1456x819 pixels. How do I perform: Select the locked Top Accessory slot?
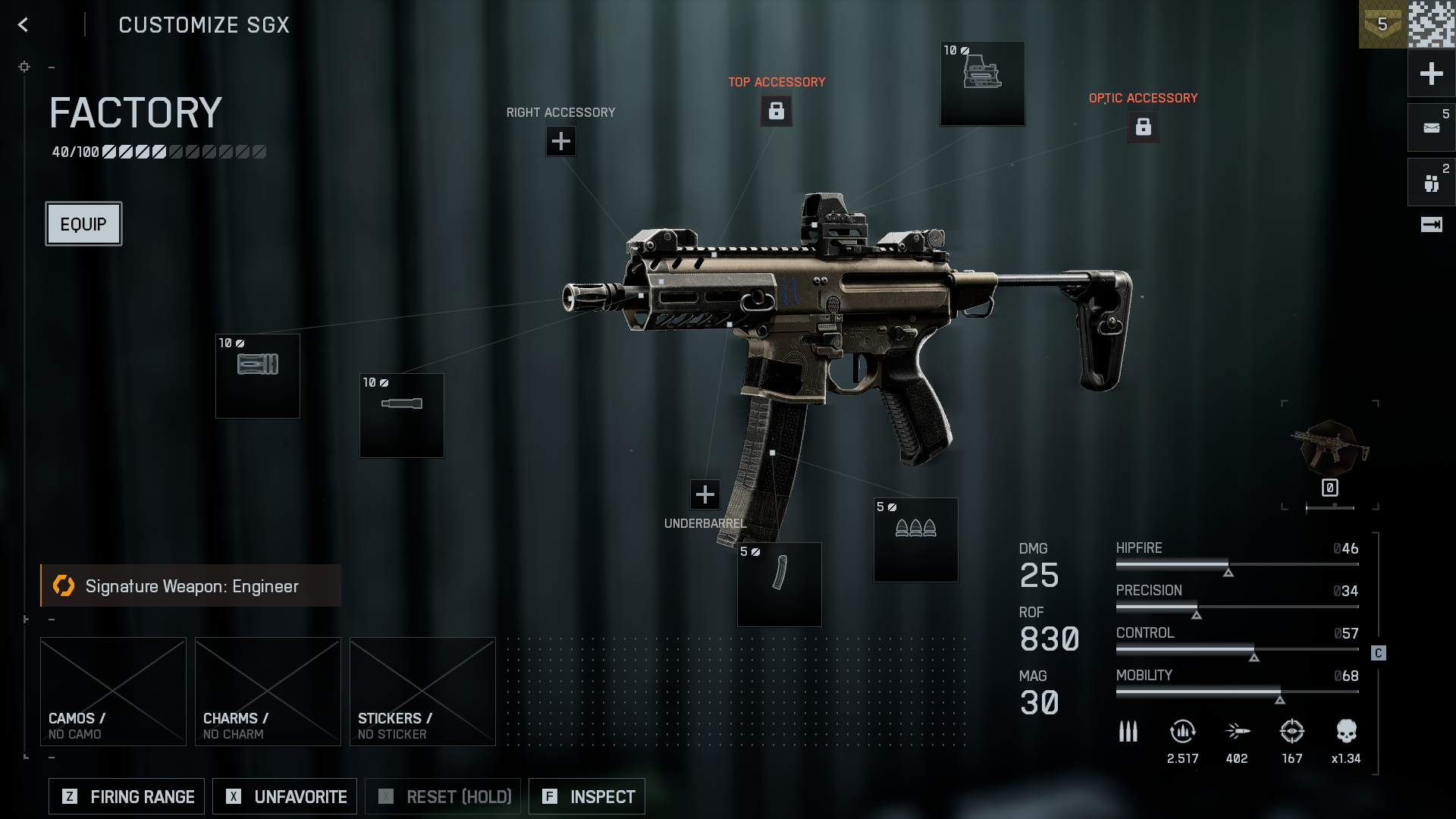coord(776,111)
